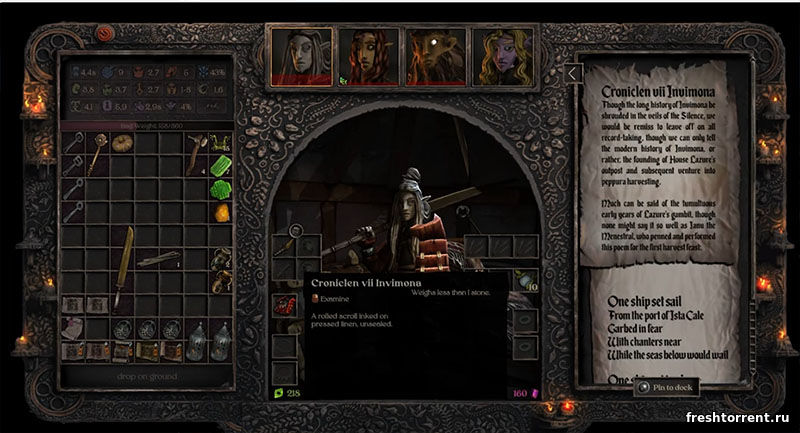Pick the small dagger in inventory
Viewport: 800px width, 433px height.
160,258
